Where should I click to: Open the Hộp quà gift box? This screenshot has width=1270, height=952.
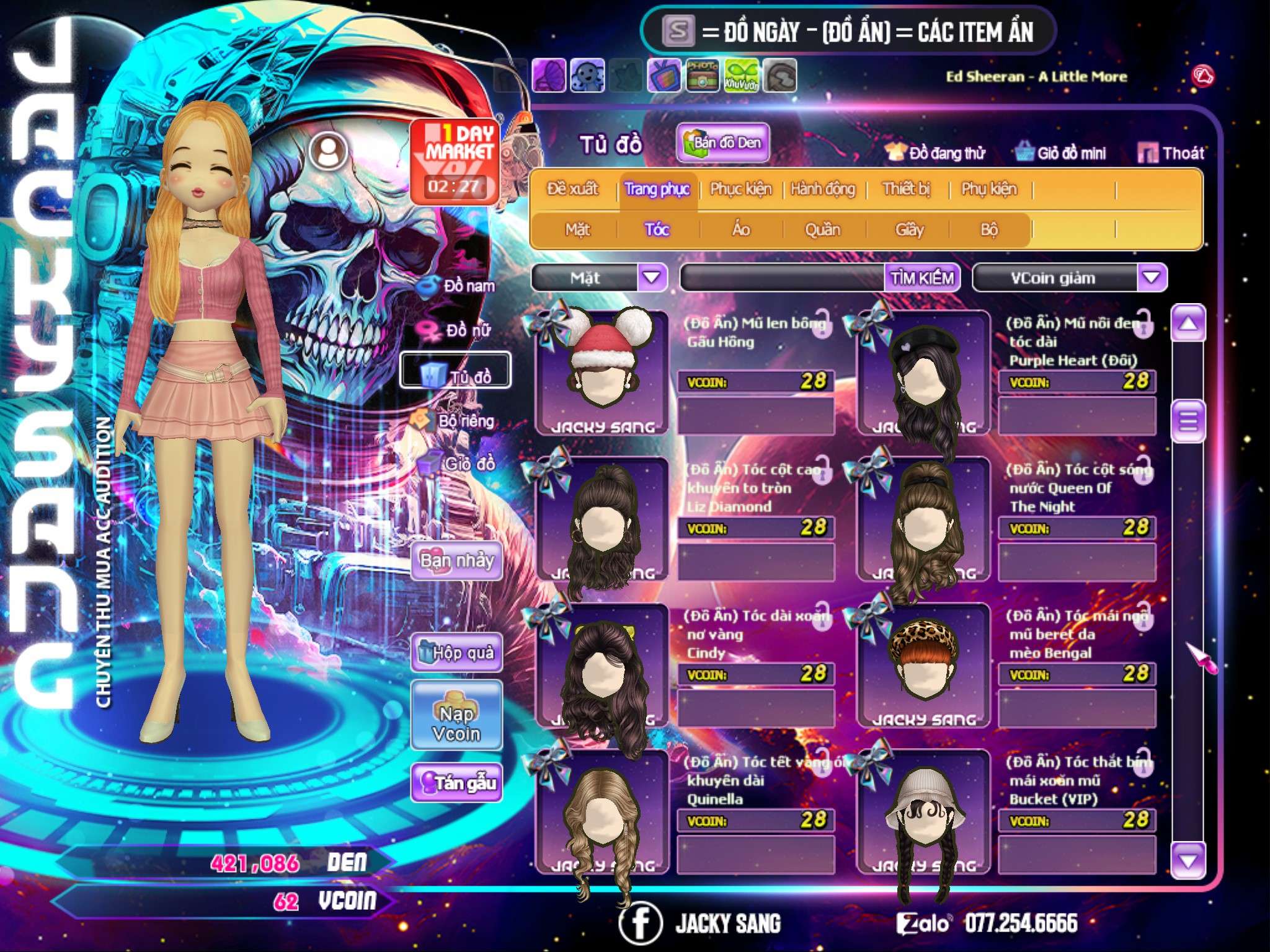(457, 653)
